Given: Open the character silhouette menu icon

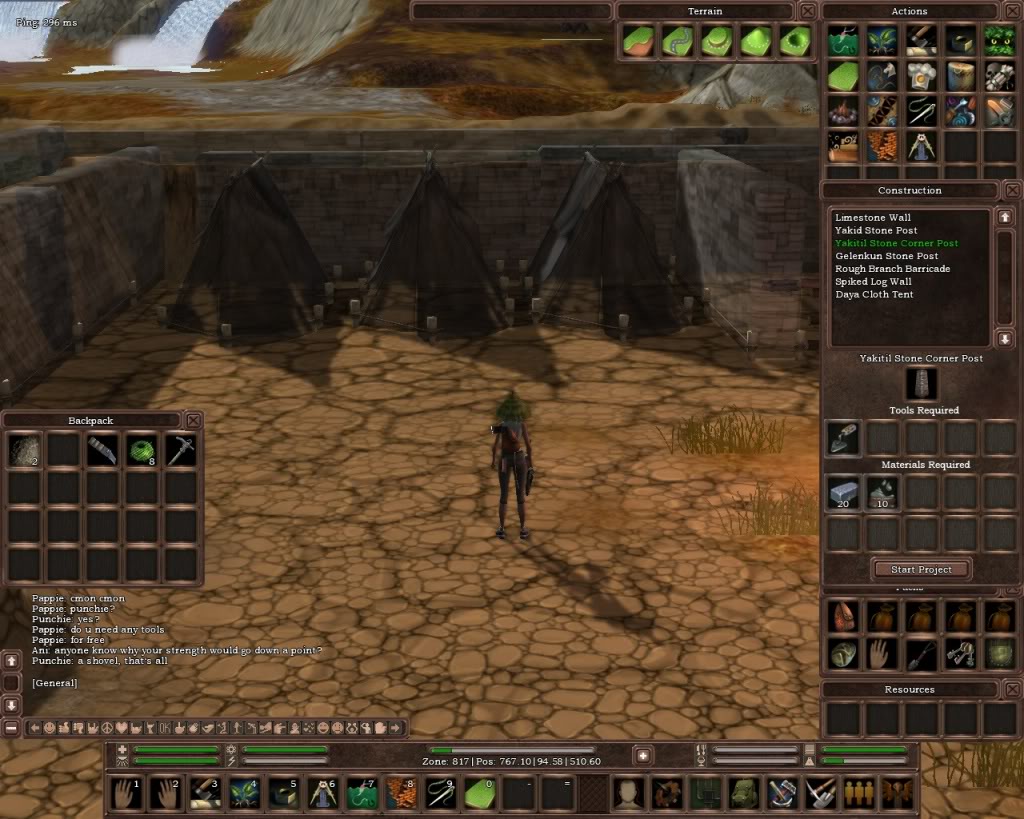Looking at the screenshot, I should (x=628, y=793).
